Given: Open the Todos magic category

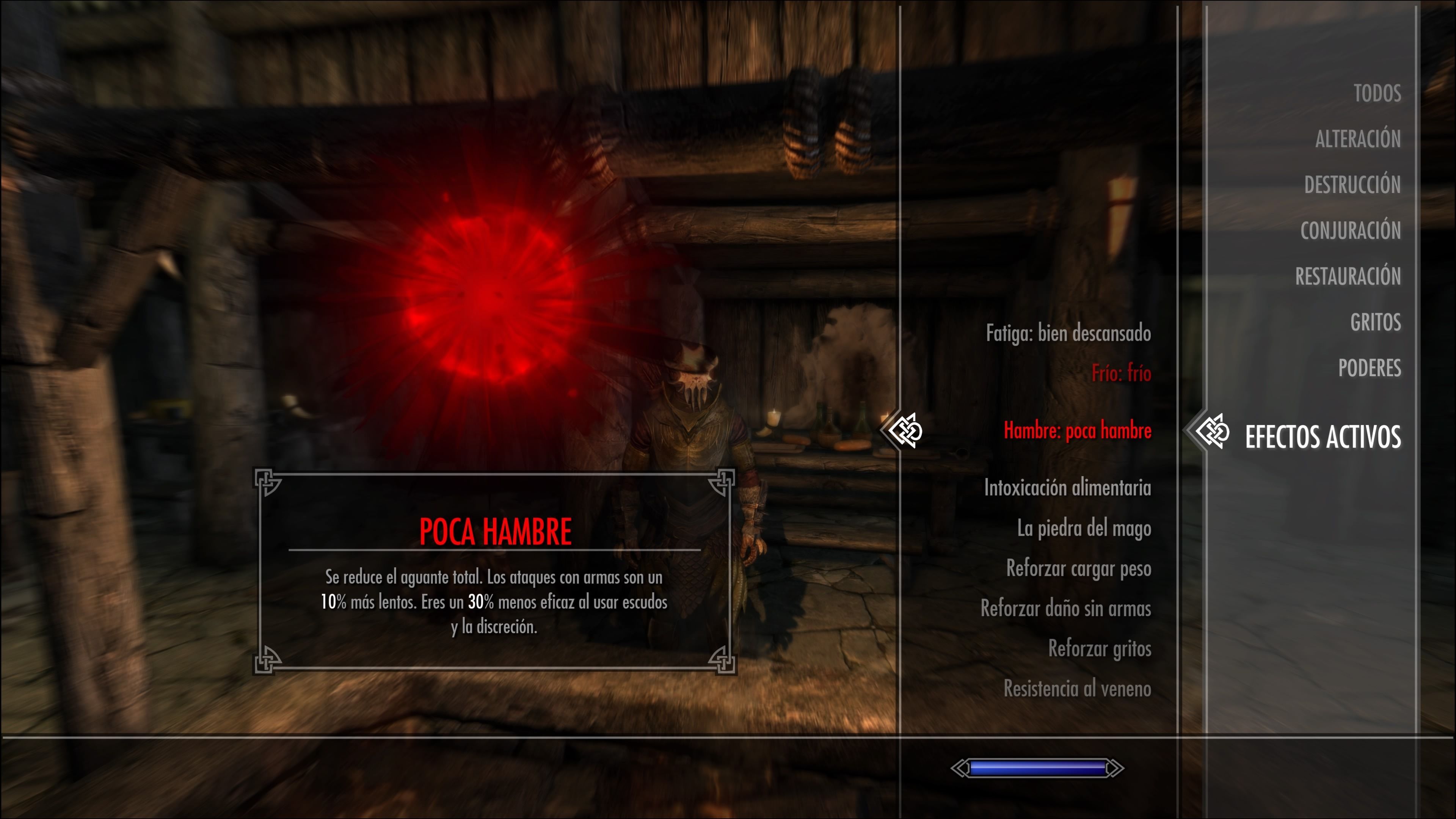Looking at the screenshot, I should 1377,93.
